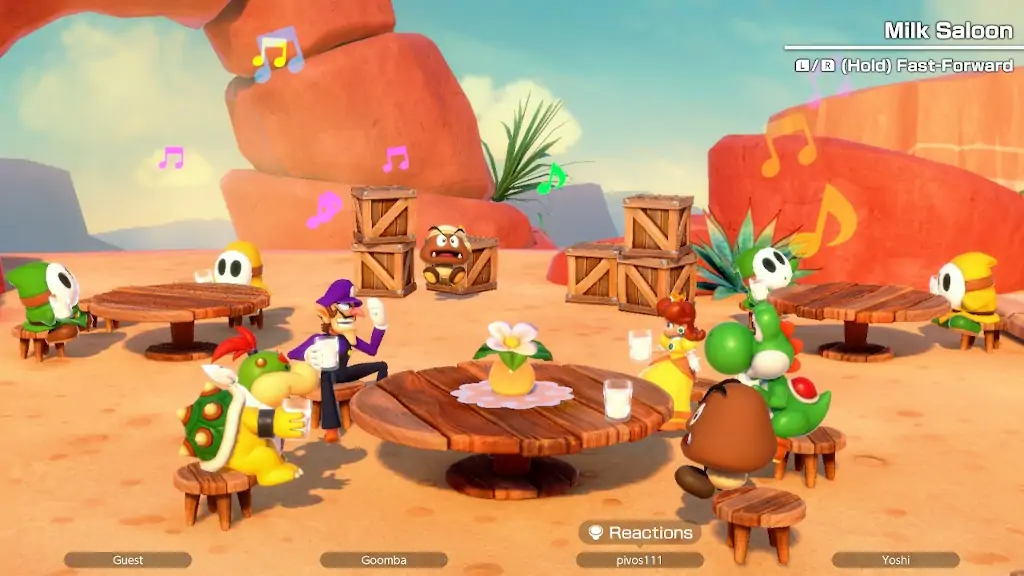Select the Guest player name tag
Viewport: 1024px width, 576px height.
(x=128, y=560)
